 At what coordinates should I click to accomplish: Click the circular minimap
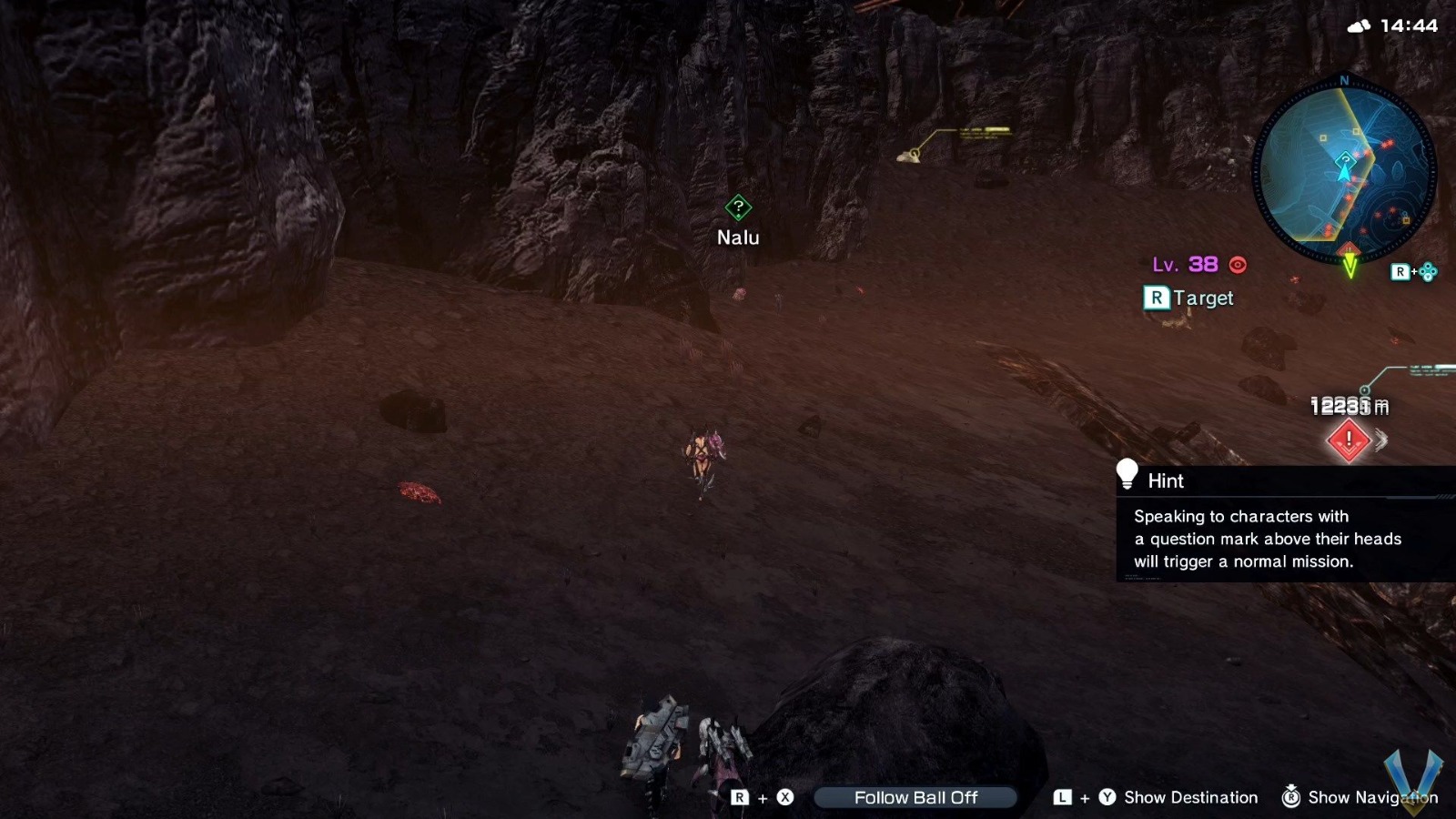click(1342, 168)
